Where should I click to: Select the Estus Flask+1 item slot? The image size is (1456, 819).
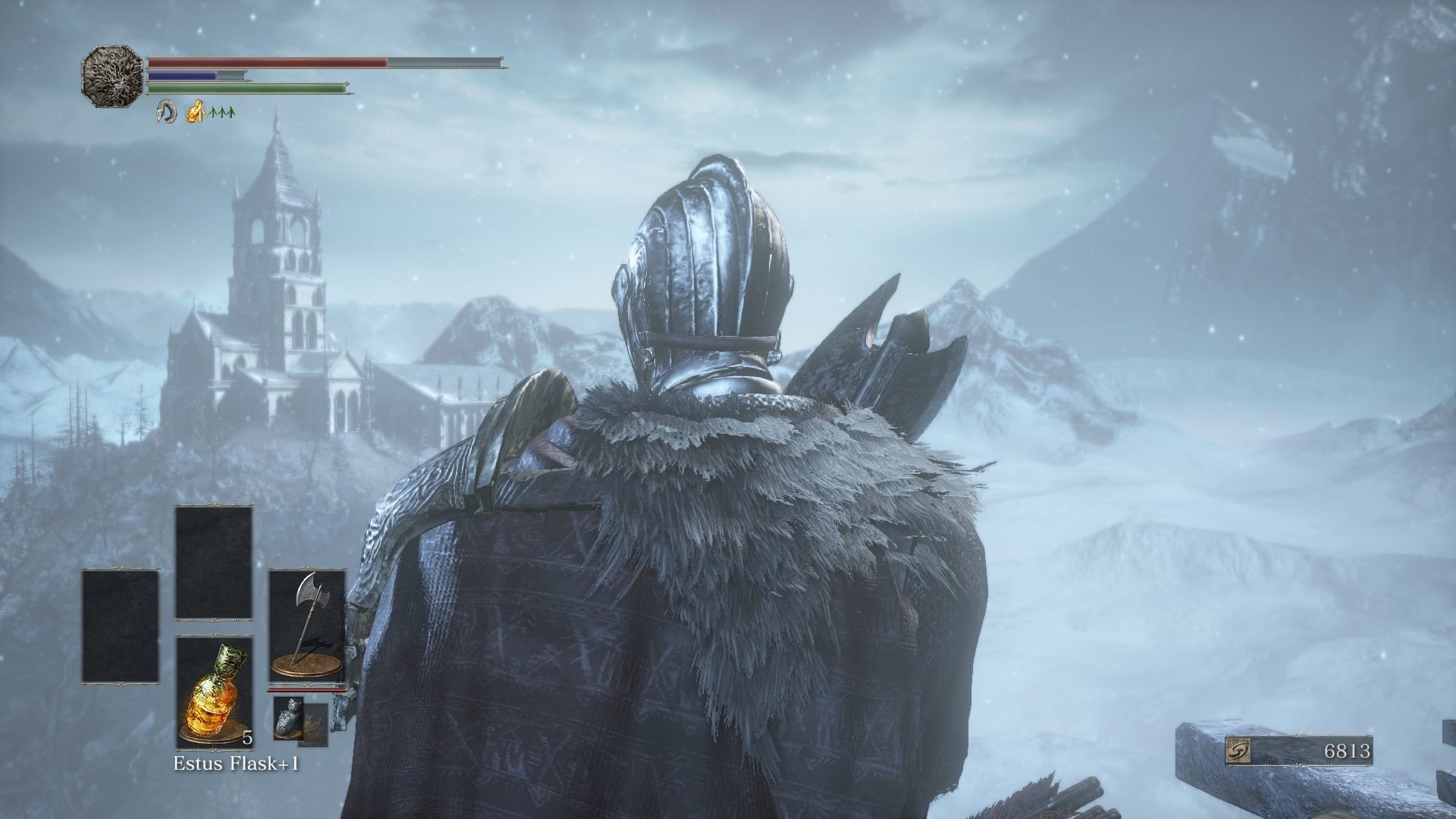(214, 692)
